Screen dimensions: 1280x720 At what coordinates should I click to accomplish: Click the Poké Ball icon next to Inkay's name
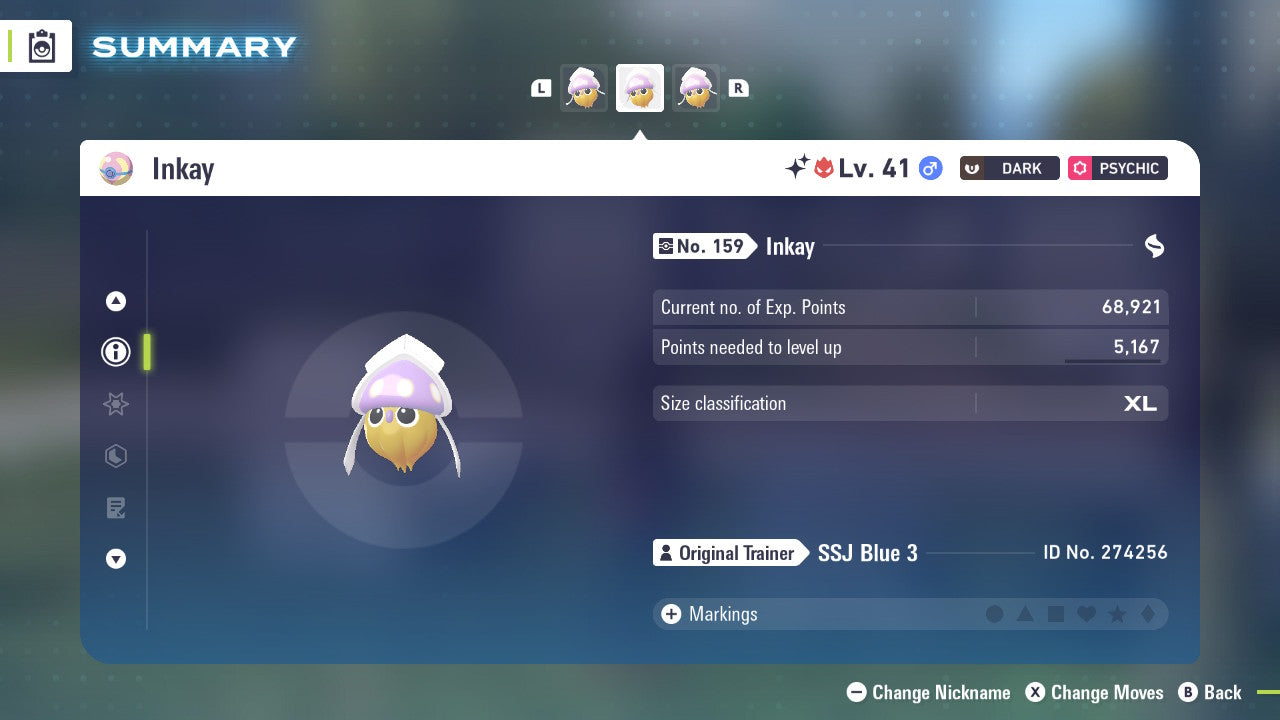(115, 168)
